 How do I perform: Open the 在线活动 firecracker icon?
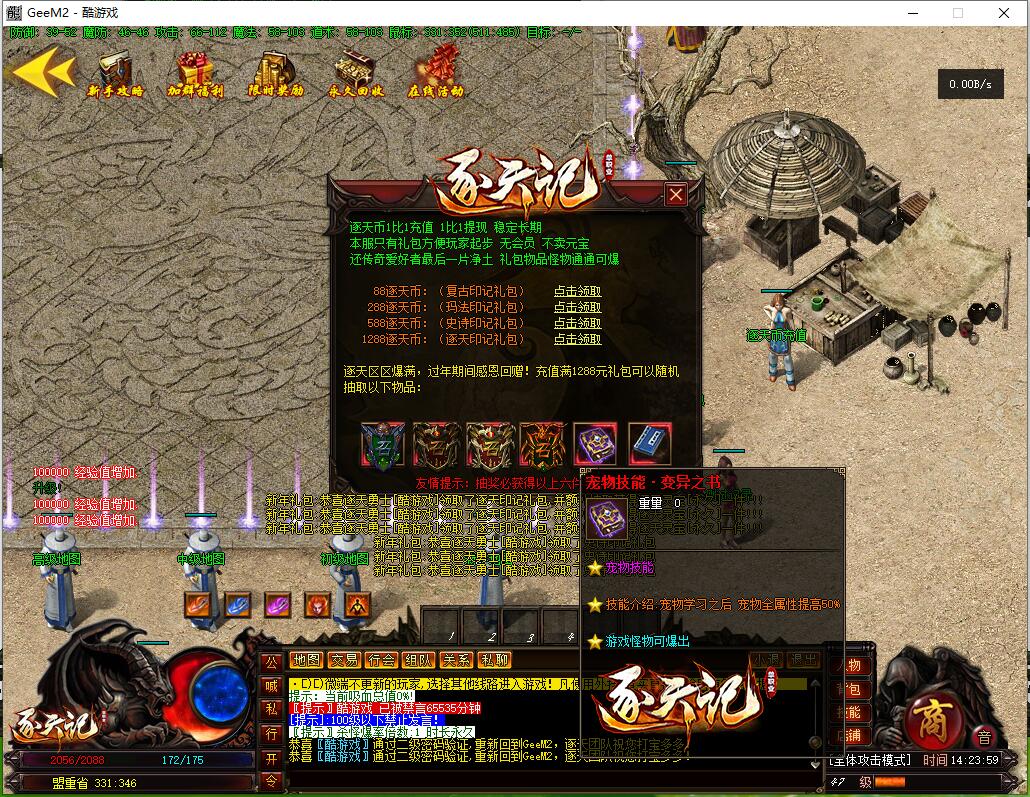tap(436, 73)
